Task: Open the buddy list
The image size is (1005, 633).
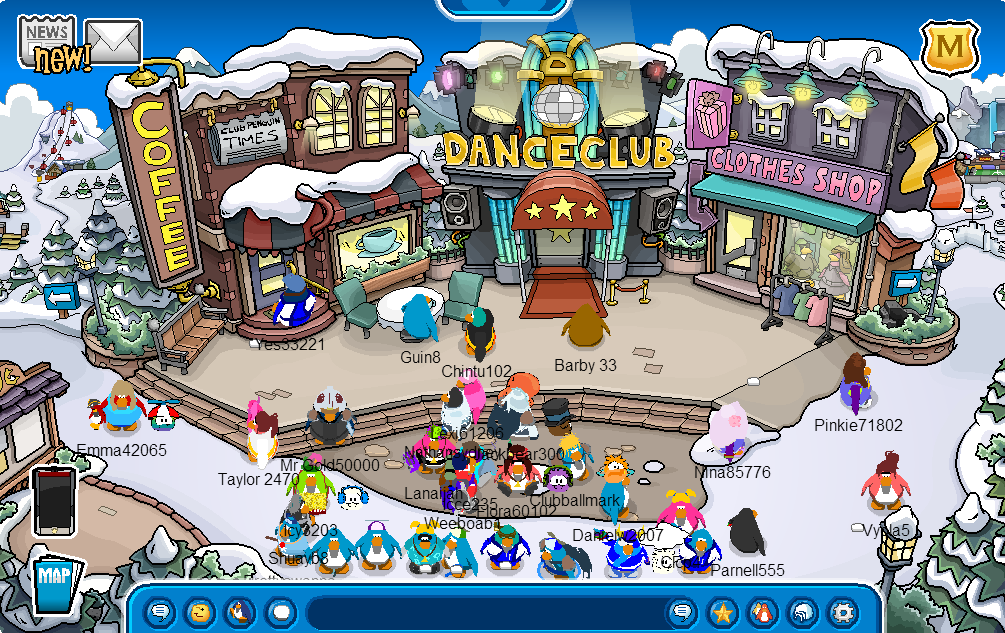Action: coord(762,612)
